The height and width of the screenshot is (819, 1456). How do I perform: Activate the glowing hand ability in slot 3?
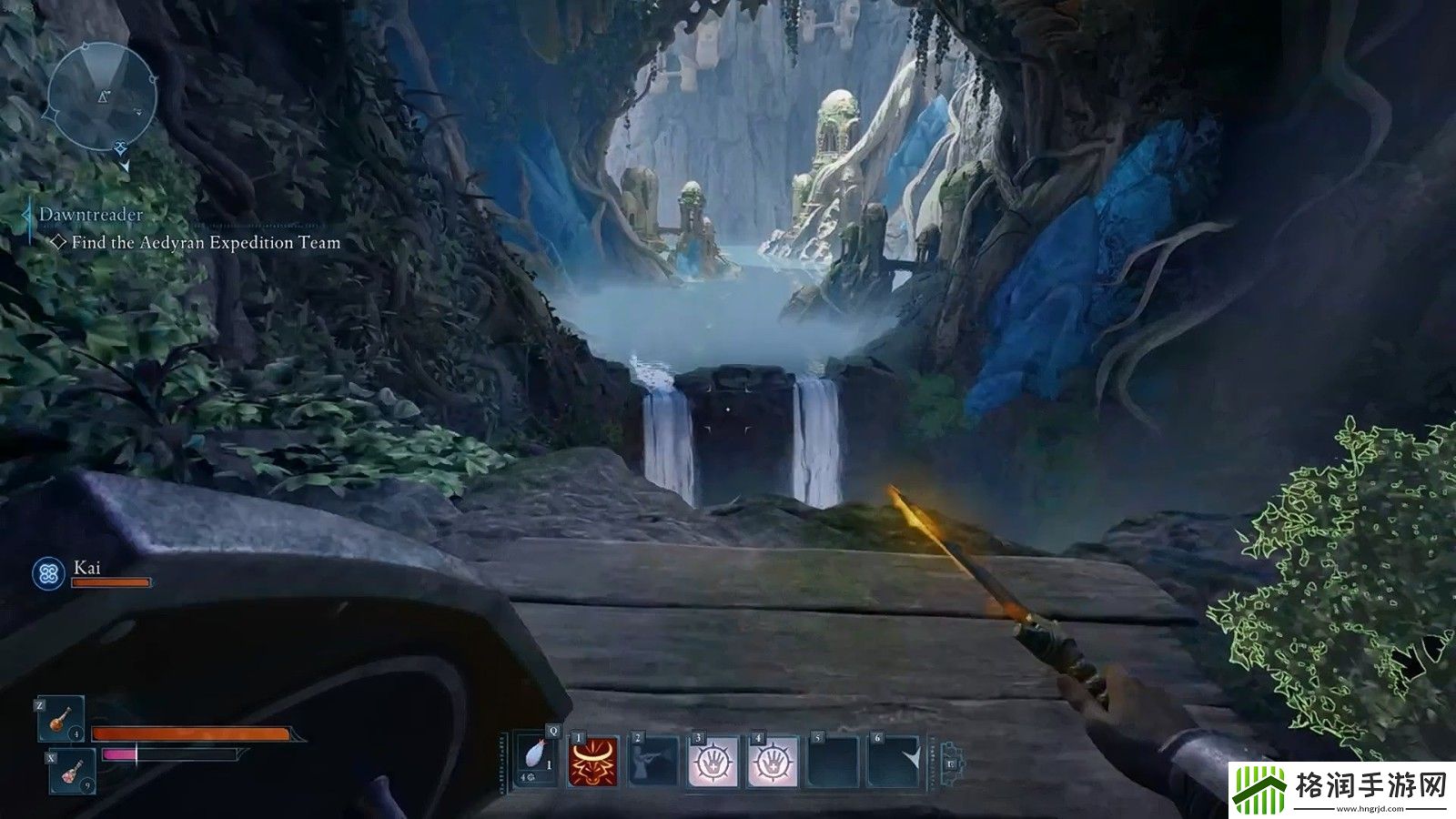(713, 761)
